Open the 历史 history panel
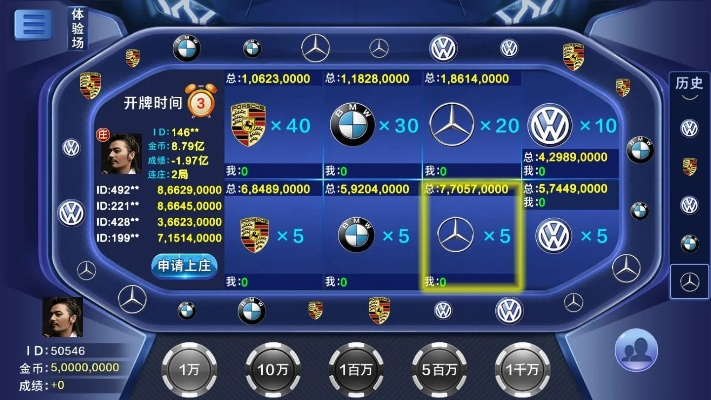Image resolution: width=711 pixels, height=400 pixels. coord(689,82)
